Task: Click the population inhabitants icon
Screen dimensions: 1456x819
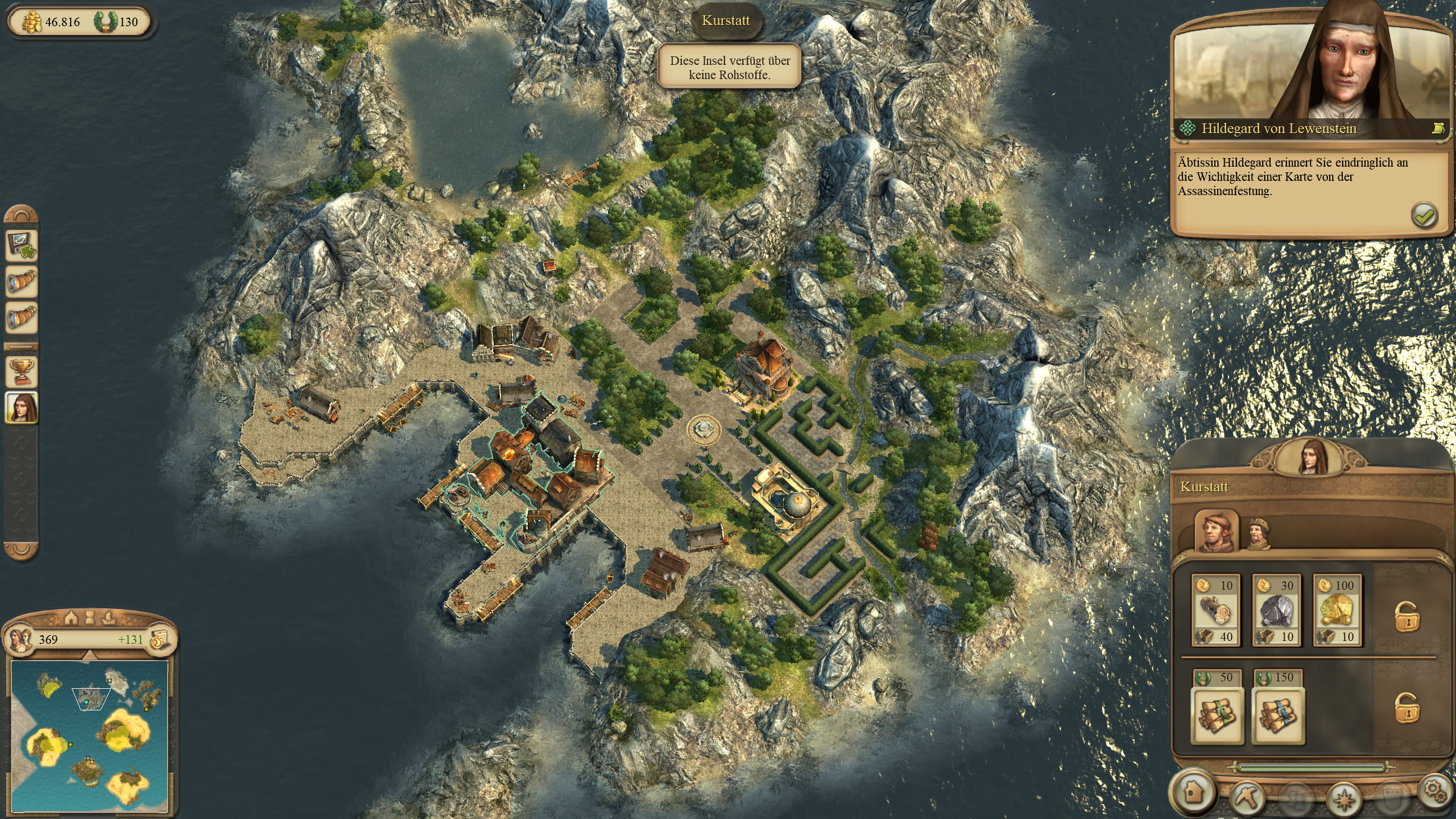Action: [x=20, y=639]
